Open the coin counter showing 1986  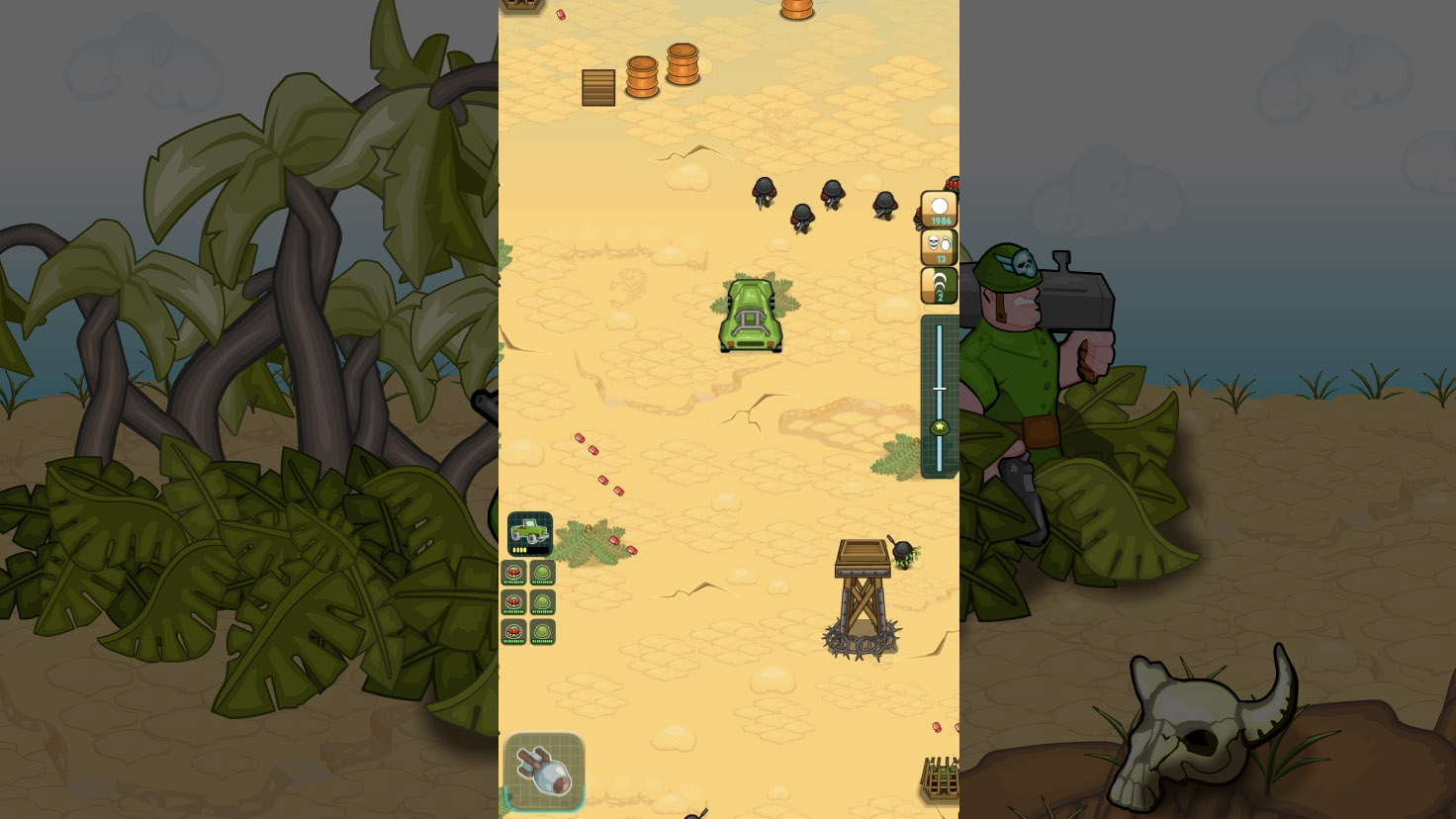(x=937, y=208)
